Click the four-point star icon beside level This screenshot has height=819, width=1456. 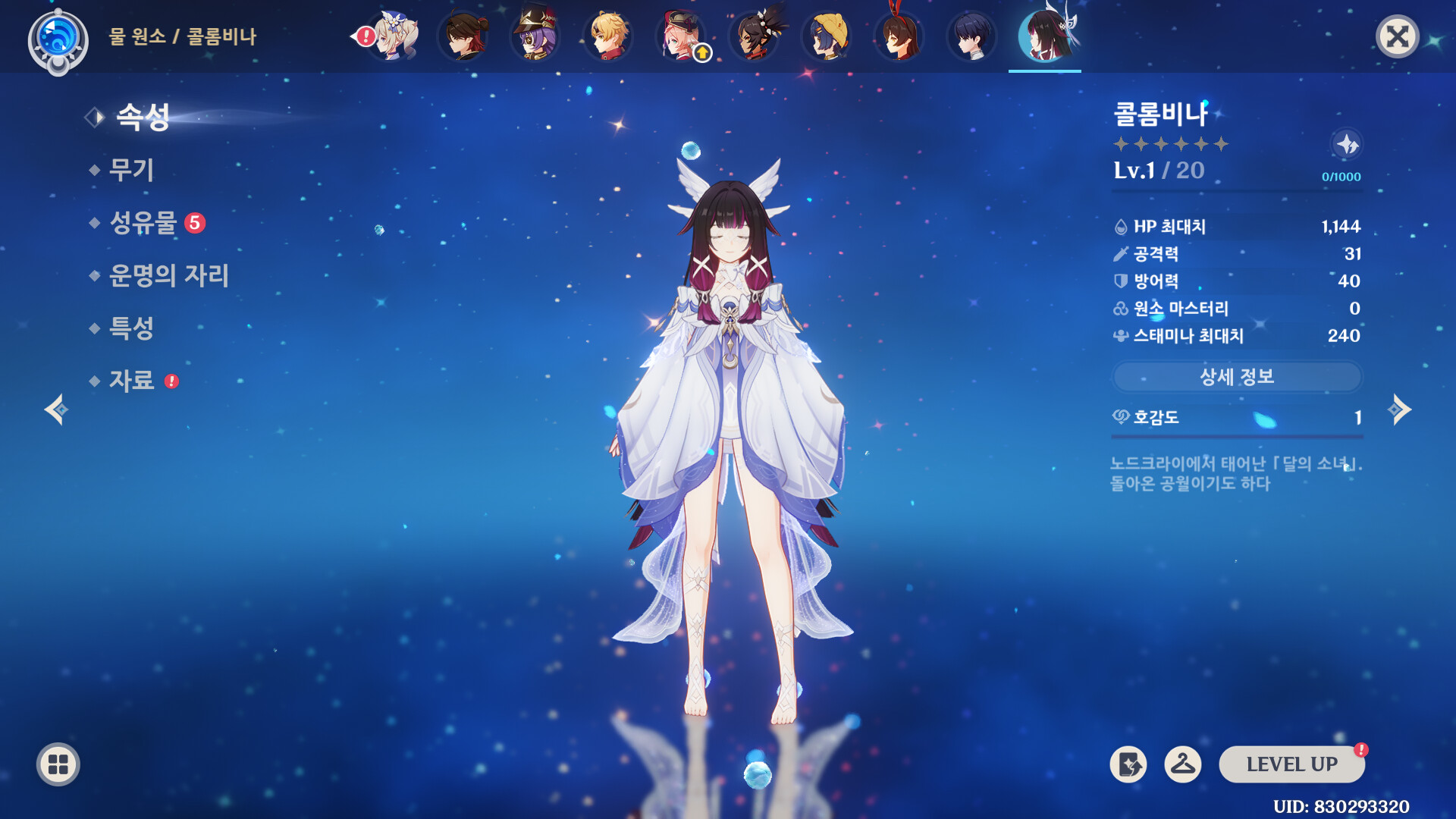[x=1347, y=144]
